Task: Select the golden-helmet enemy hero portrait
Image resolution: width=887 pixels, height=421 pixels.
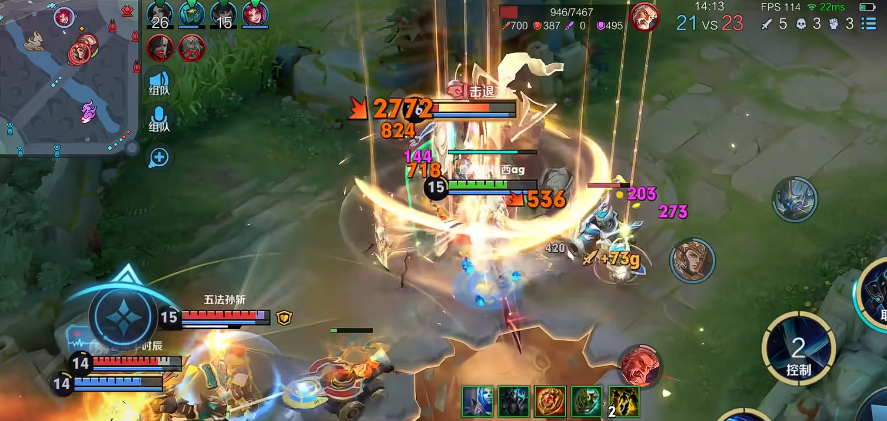Action: pos(692,261)
